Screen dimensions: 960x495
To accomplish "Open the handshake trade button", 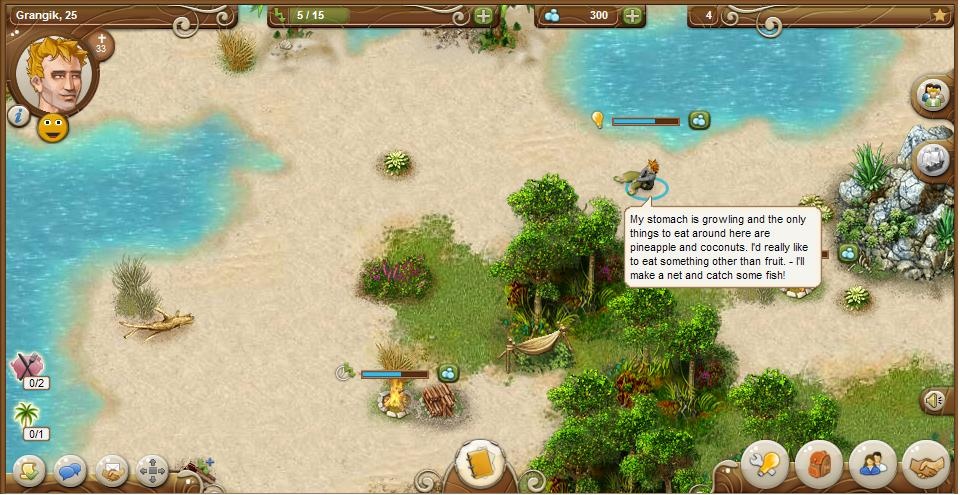I will (924, 463).
